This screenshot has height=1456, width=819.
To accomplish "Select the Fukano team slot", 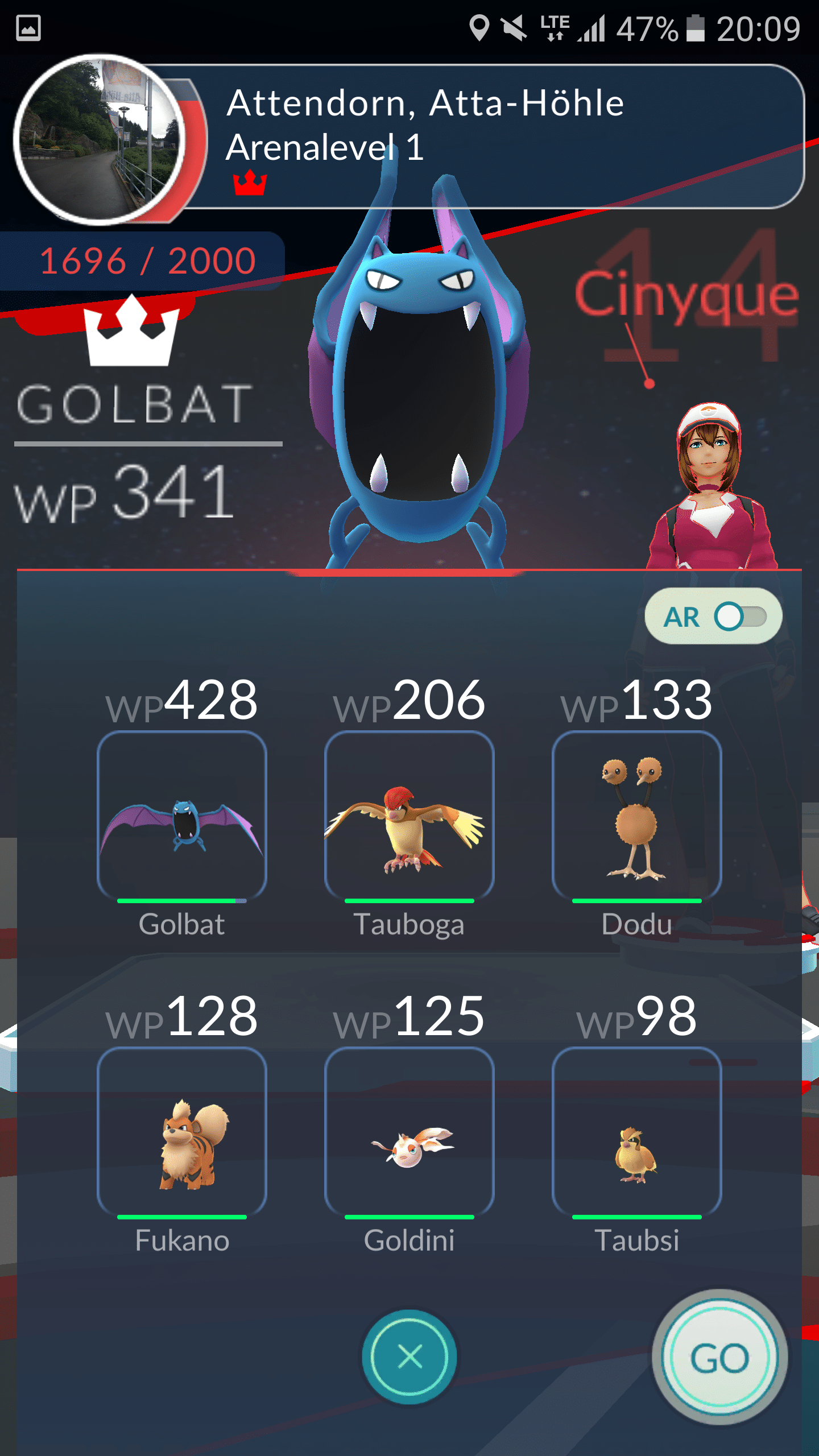I will 182,1132.
